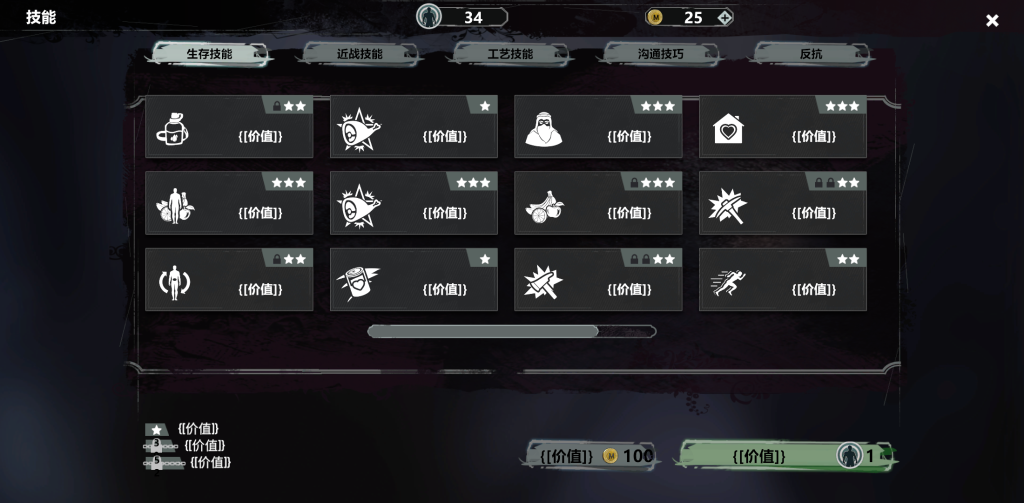Switch to the 反抗 tab
Screen dimensions: 1024x503
pos(810,54)
